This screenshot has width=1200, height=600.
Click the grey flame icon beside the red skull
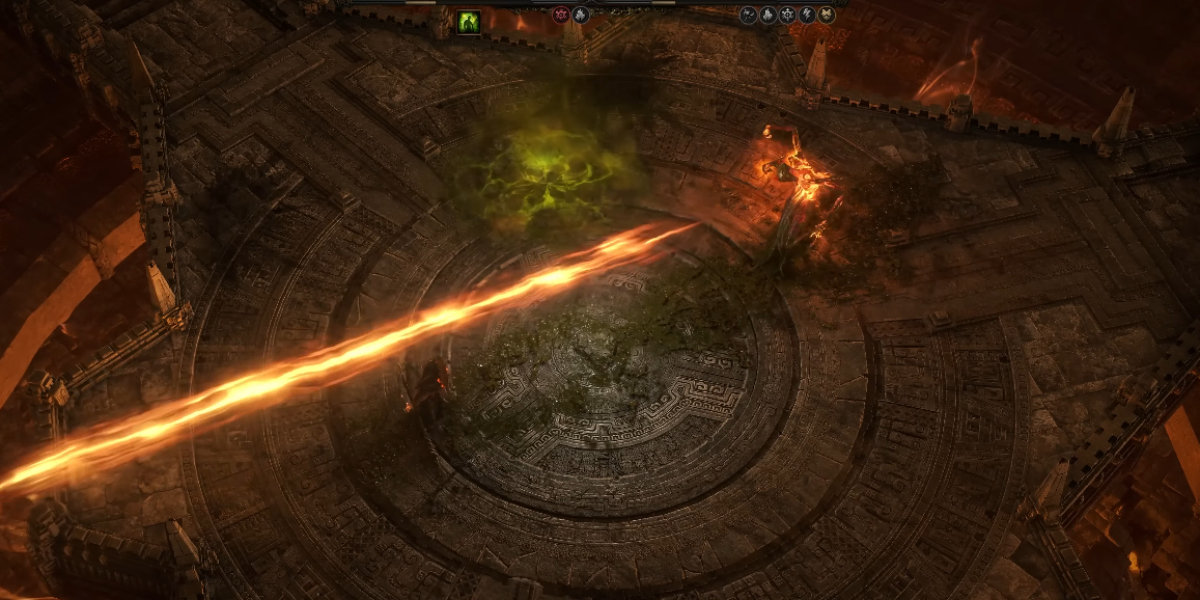[581, 15]
